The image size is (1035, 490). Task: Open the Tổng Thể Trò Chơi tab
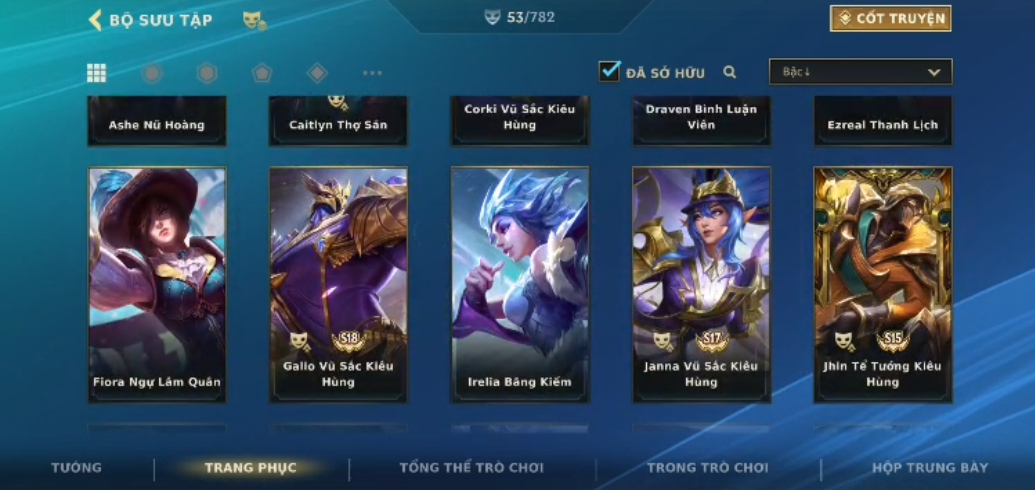click(471, 468)
